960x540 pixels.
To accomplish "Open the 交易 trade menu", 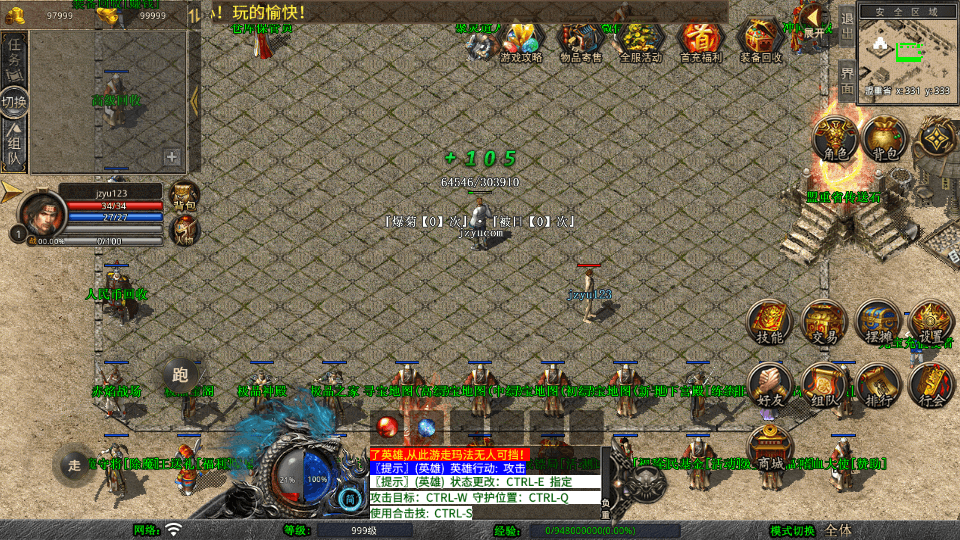I will point(825,322).
